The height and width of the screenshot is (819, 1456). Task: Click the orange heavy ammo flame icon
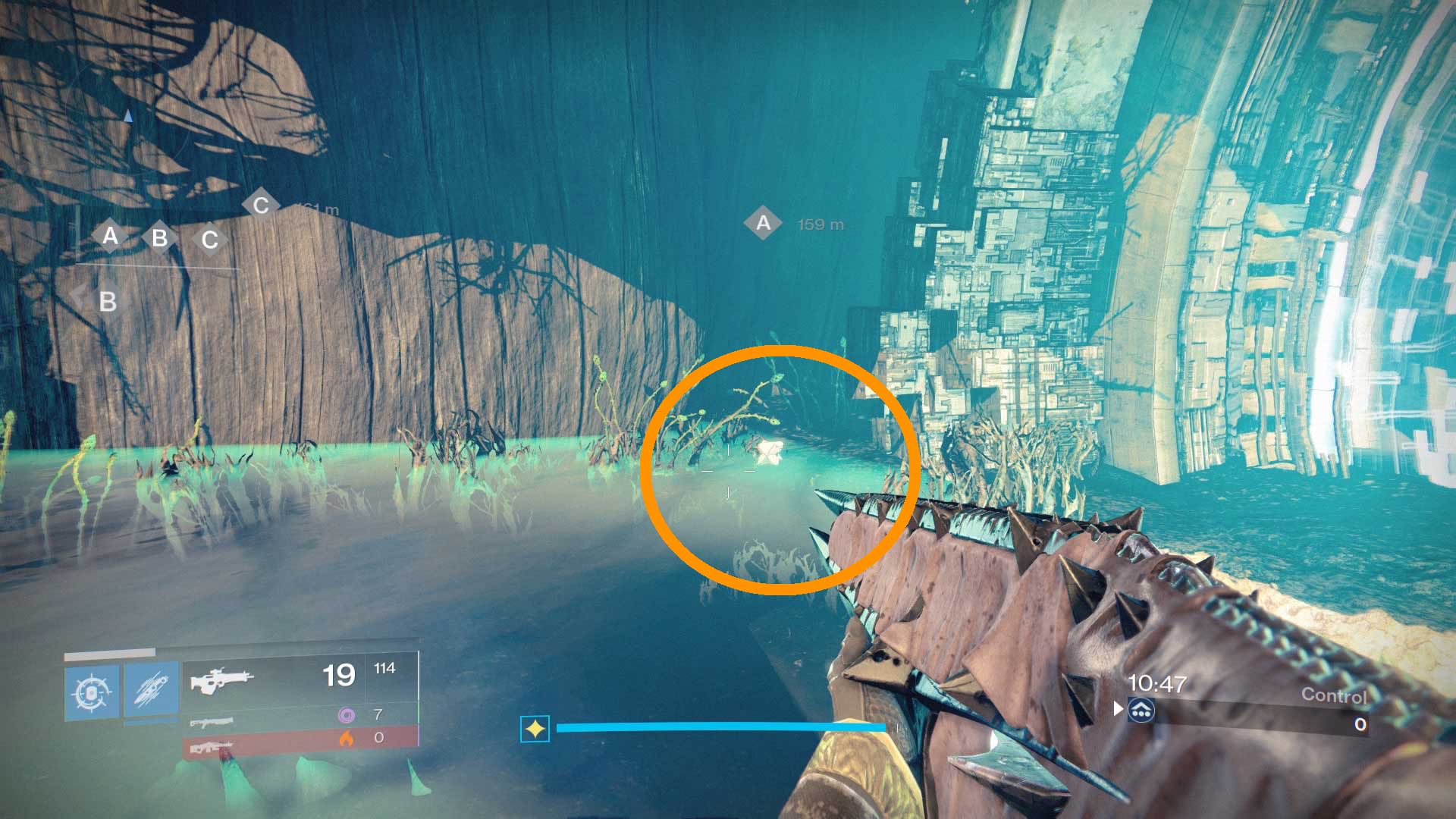[x=347, y=739]
